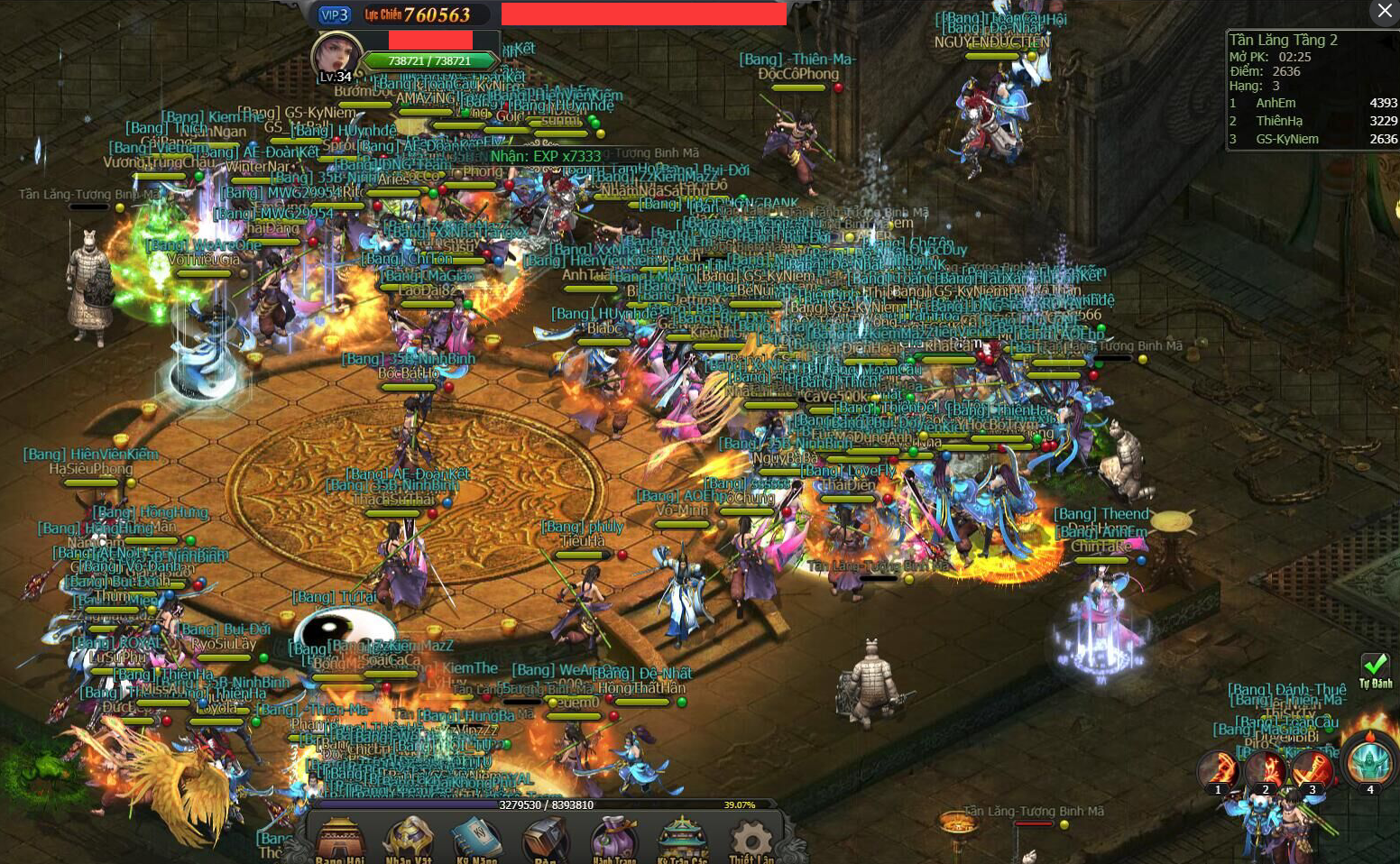The width and height of the screenshot is (1400, 864).
Task: Open the Rèn forge hammer menu
Action: click(x=545, y=839)
